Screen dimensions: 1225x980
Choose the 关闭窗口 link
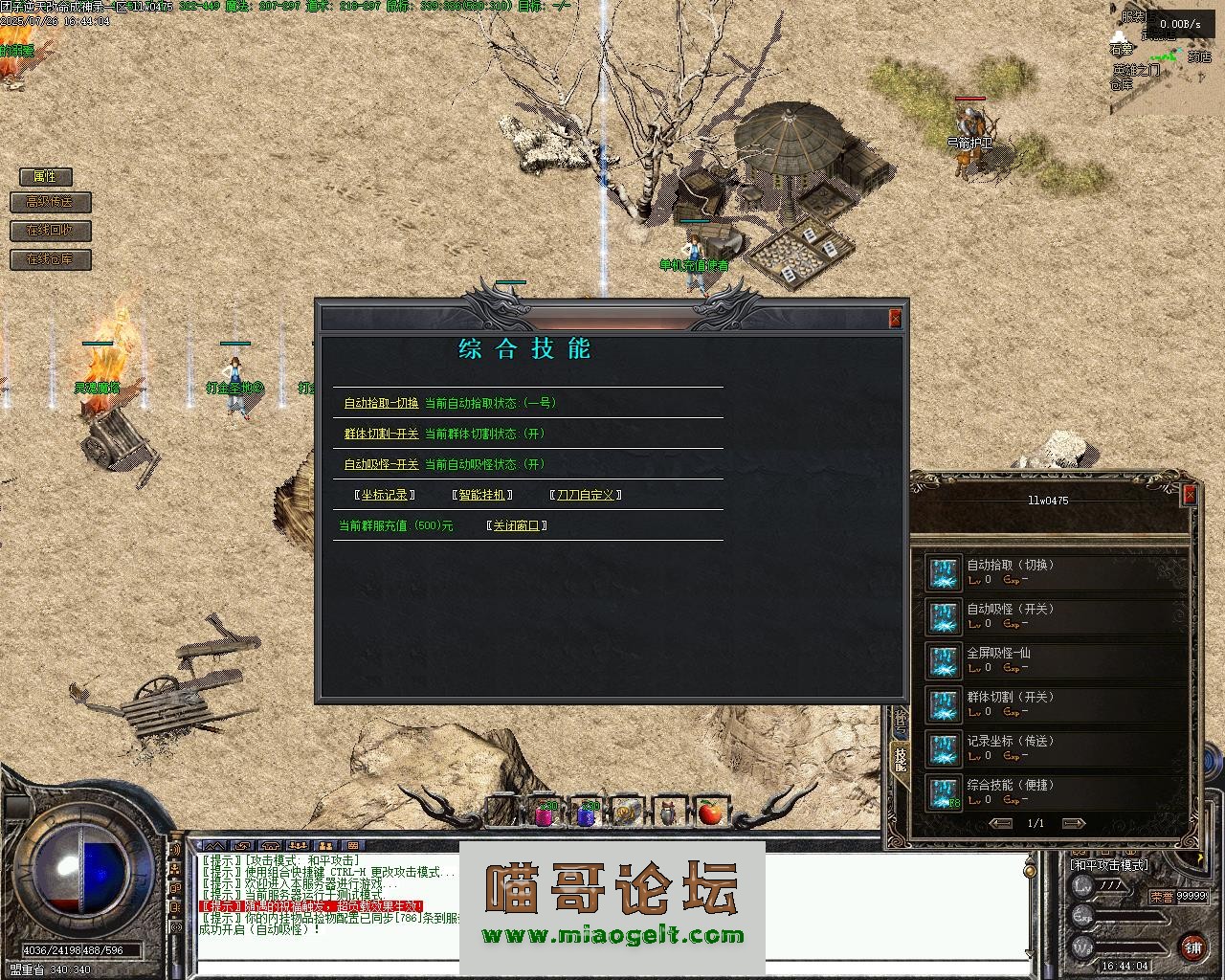click(x=516, y=525)
